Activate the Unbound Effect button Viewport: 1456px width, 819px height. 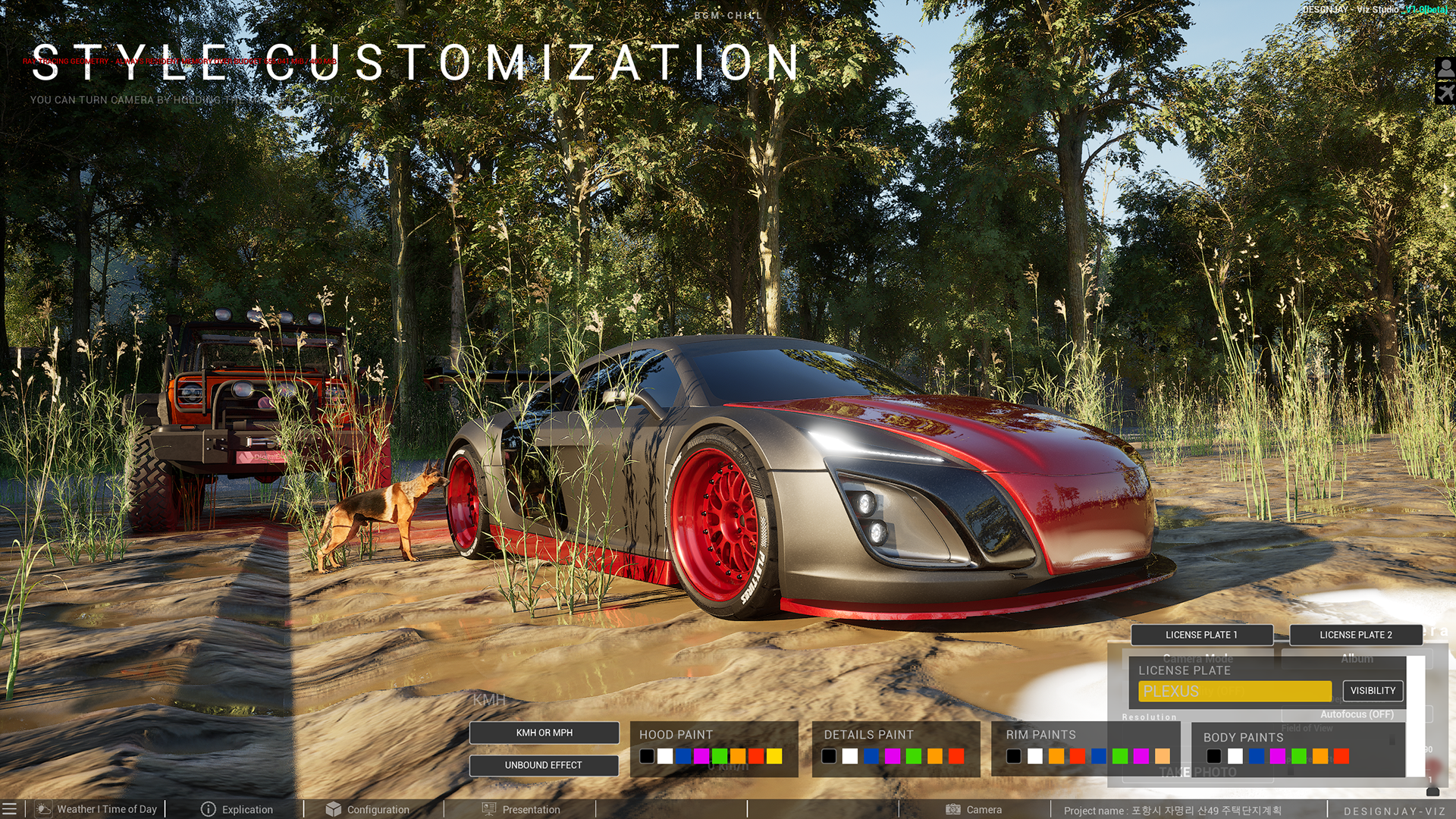coord(544,765)
